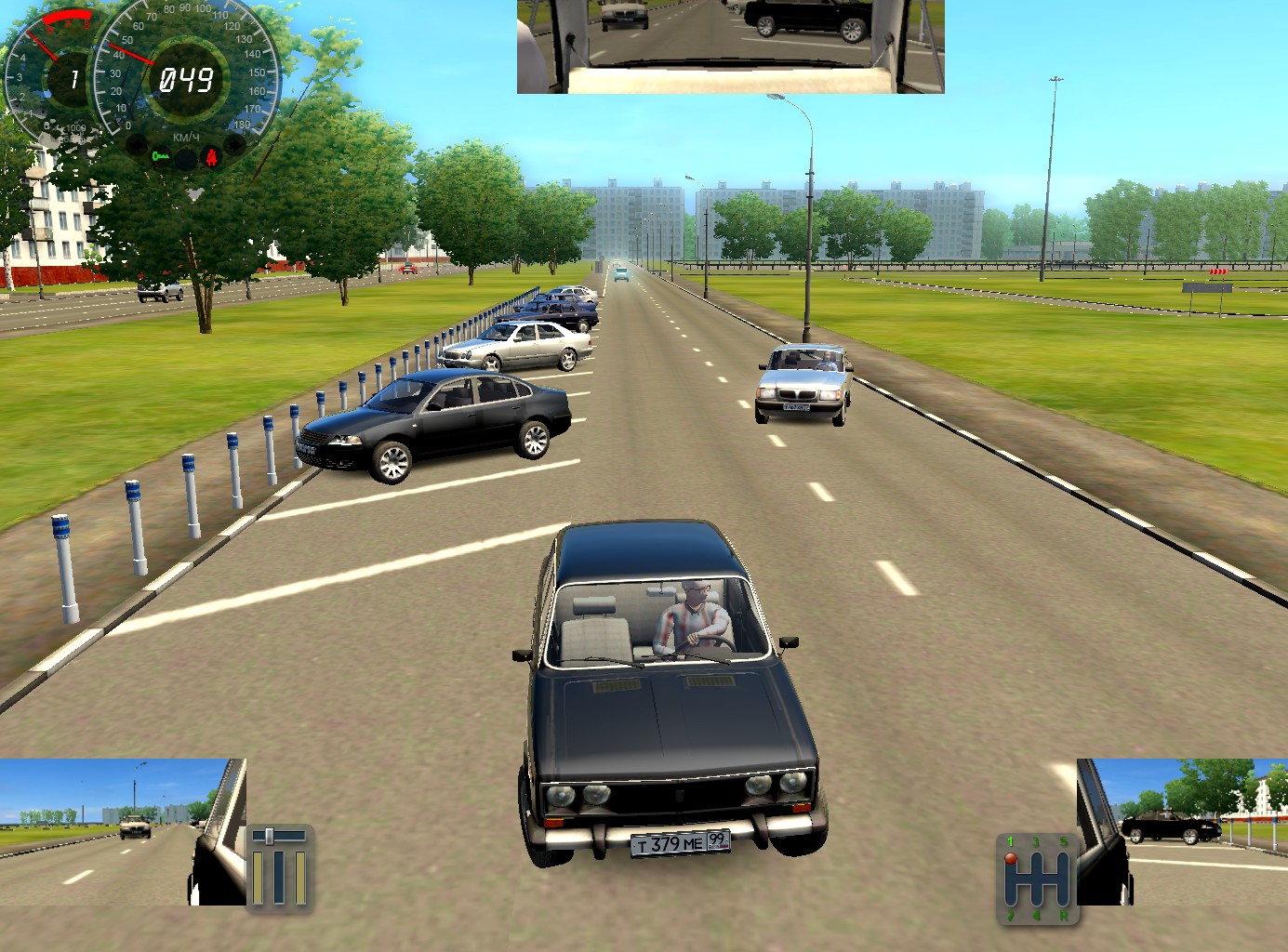
Task: Click the steering position slider handle
Action: 270,836
